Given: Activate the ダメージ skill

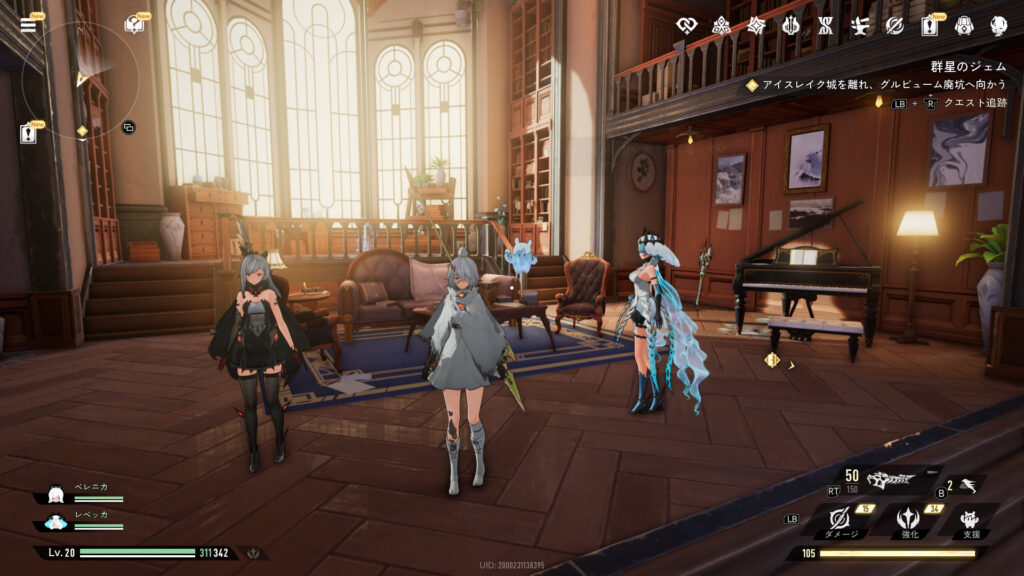Looking at the screenshot, I should tap(840, 520).
